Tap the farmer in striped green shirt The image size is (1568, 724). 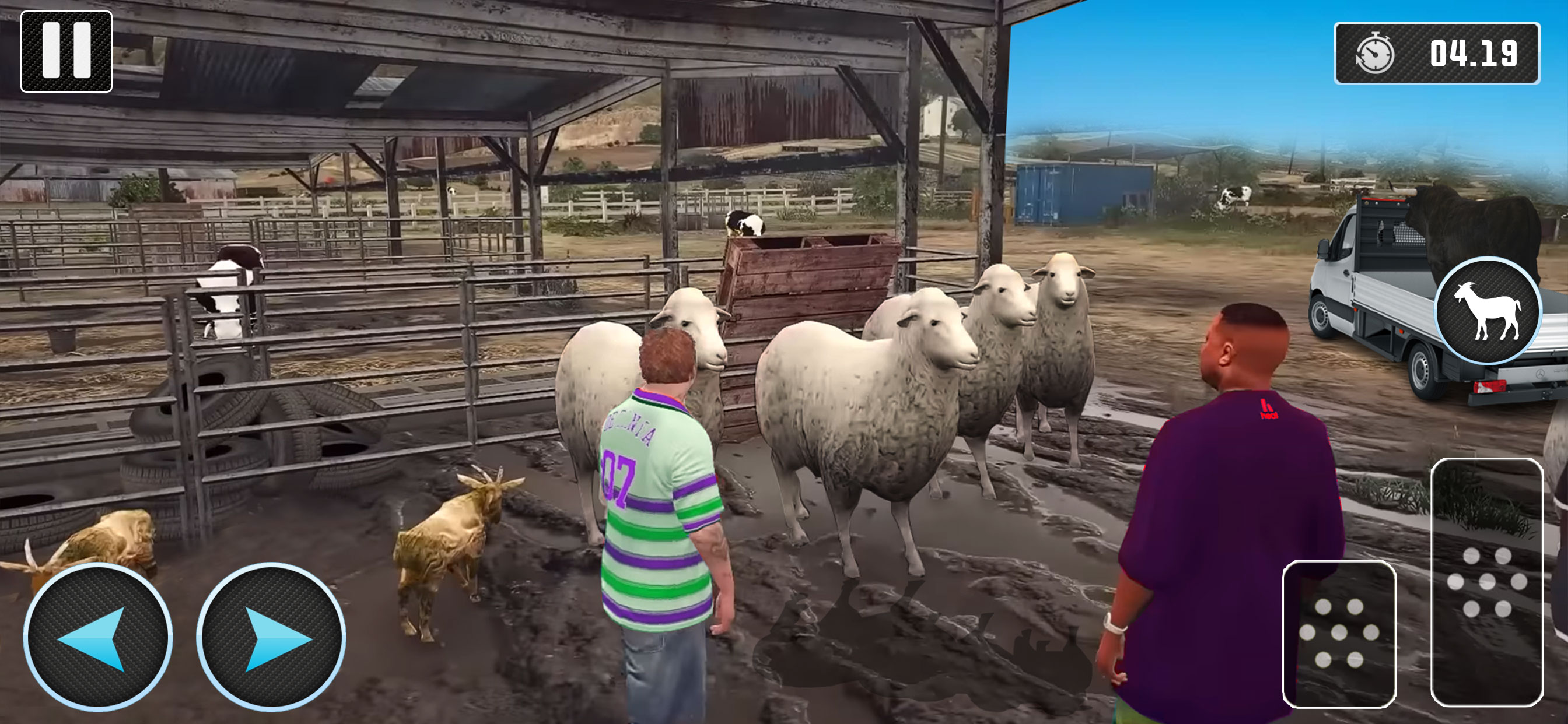pyautogui.click(x=660, y=517)
